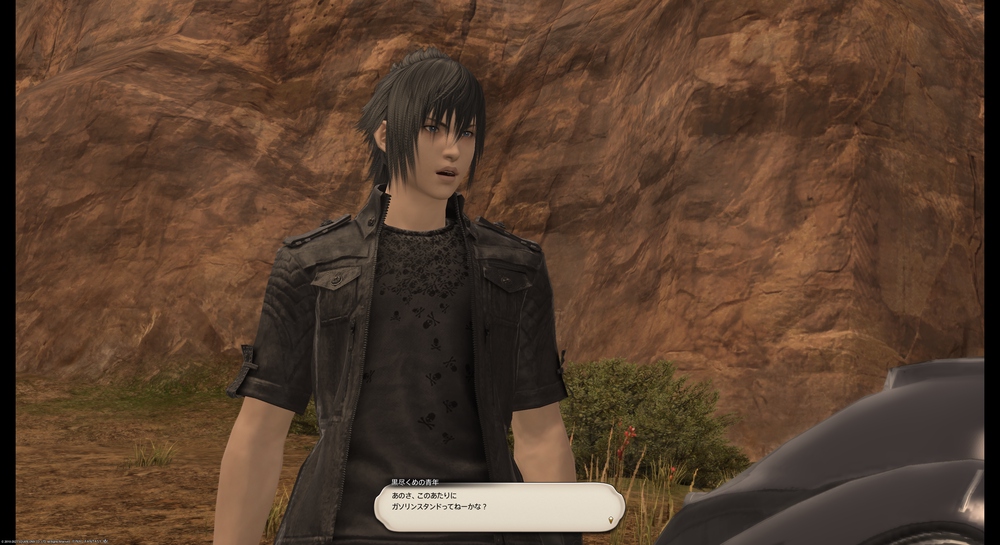Image resolution: width=1000 pixels, height=545 pixels.
Task: Click the dialogue continue arrow indicator
Action: (x=611, y=520)
